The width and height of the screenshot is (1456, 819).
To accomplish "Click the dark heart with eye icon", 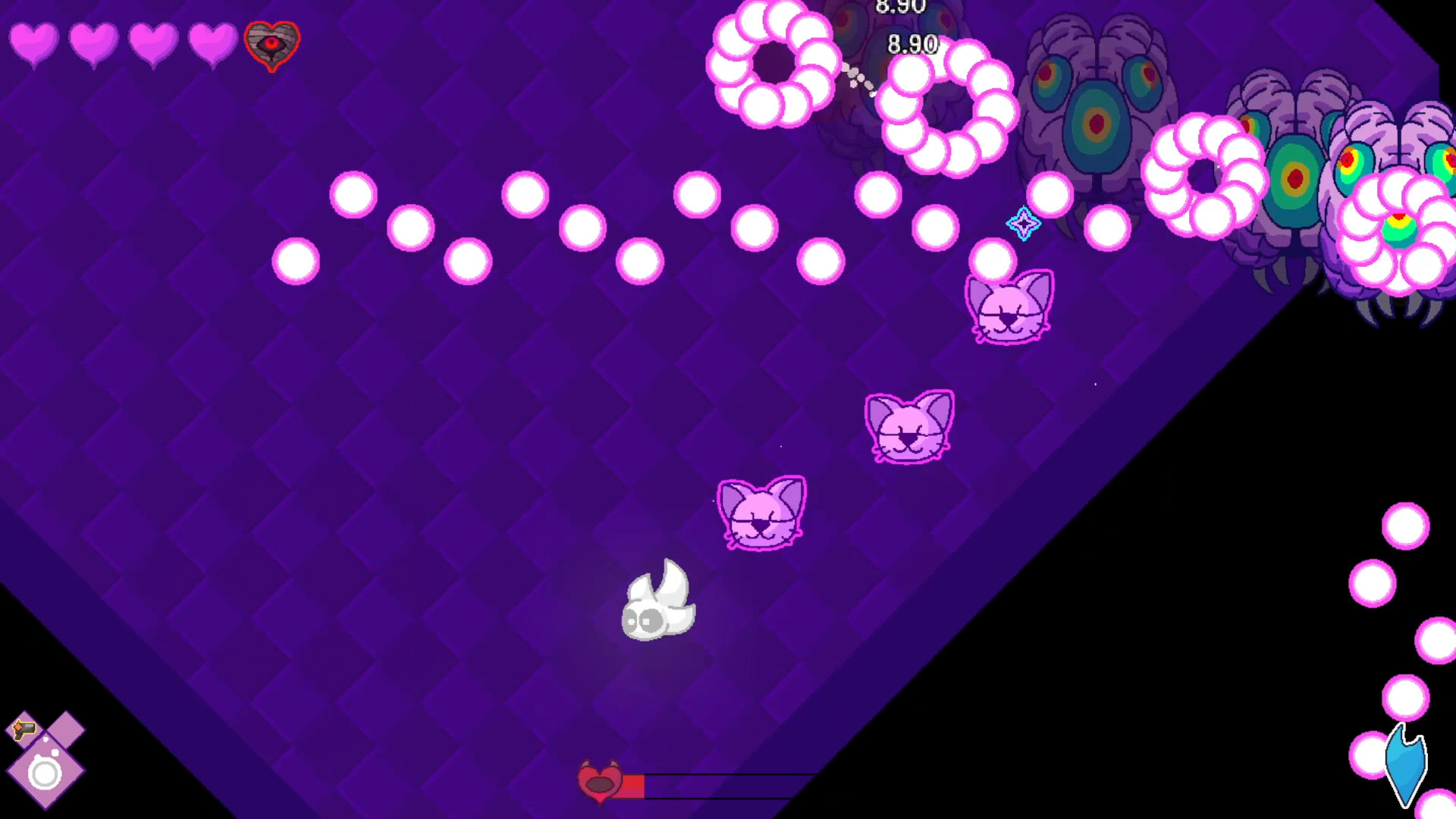I will pyautogui.click(x=271, y=45).
